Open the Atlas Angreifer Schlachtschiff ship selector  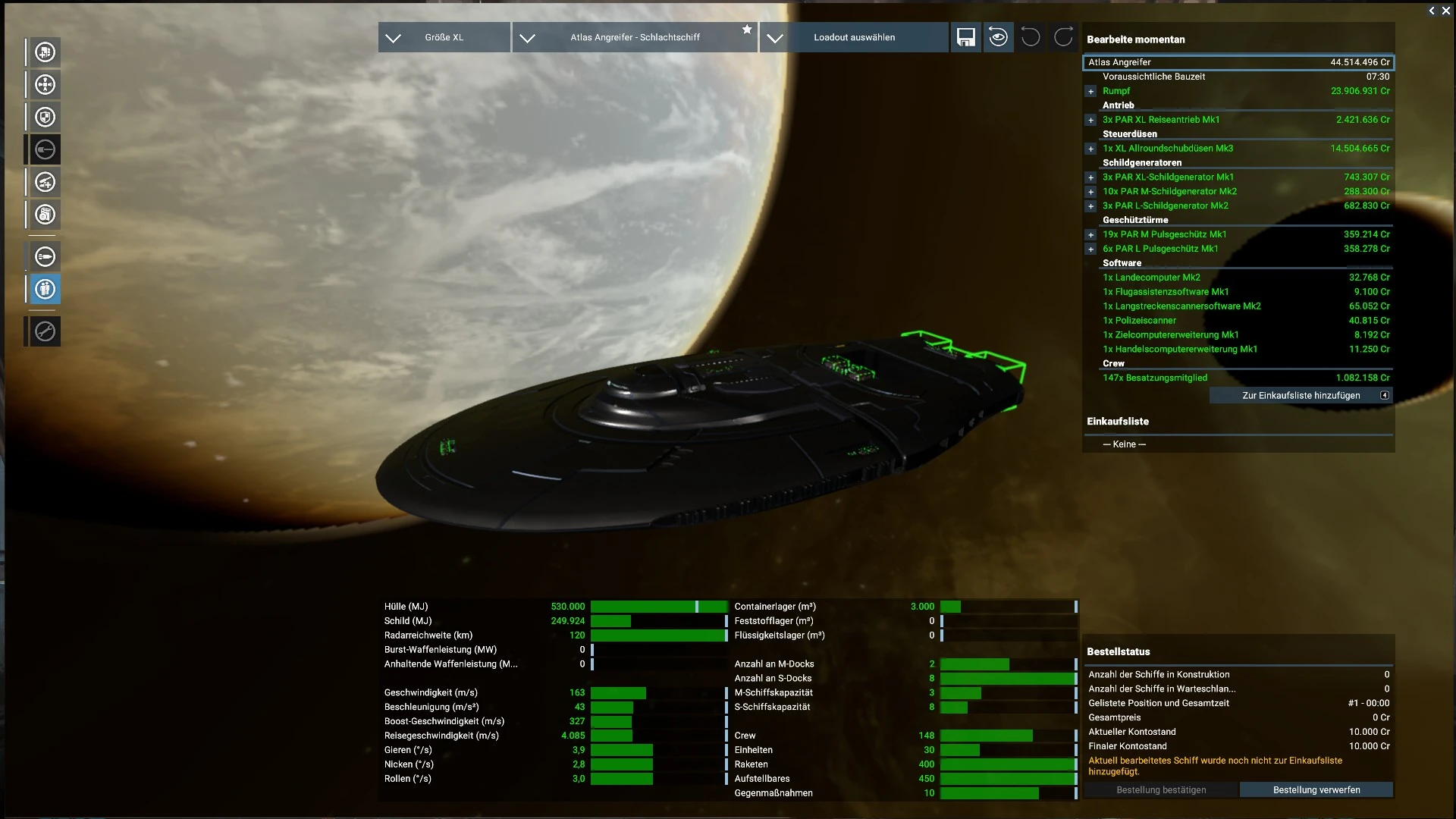click(635, 36)
